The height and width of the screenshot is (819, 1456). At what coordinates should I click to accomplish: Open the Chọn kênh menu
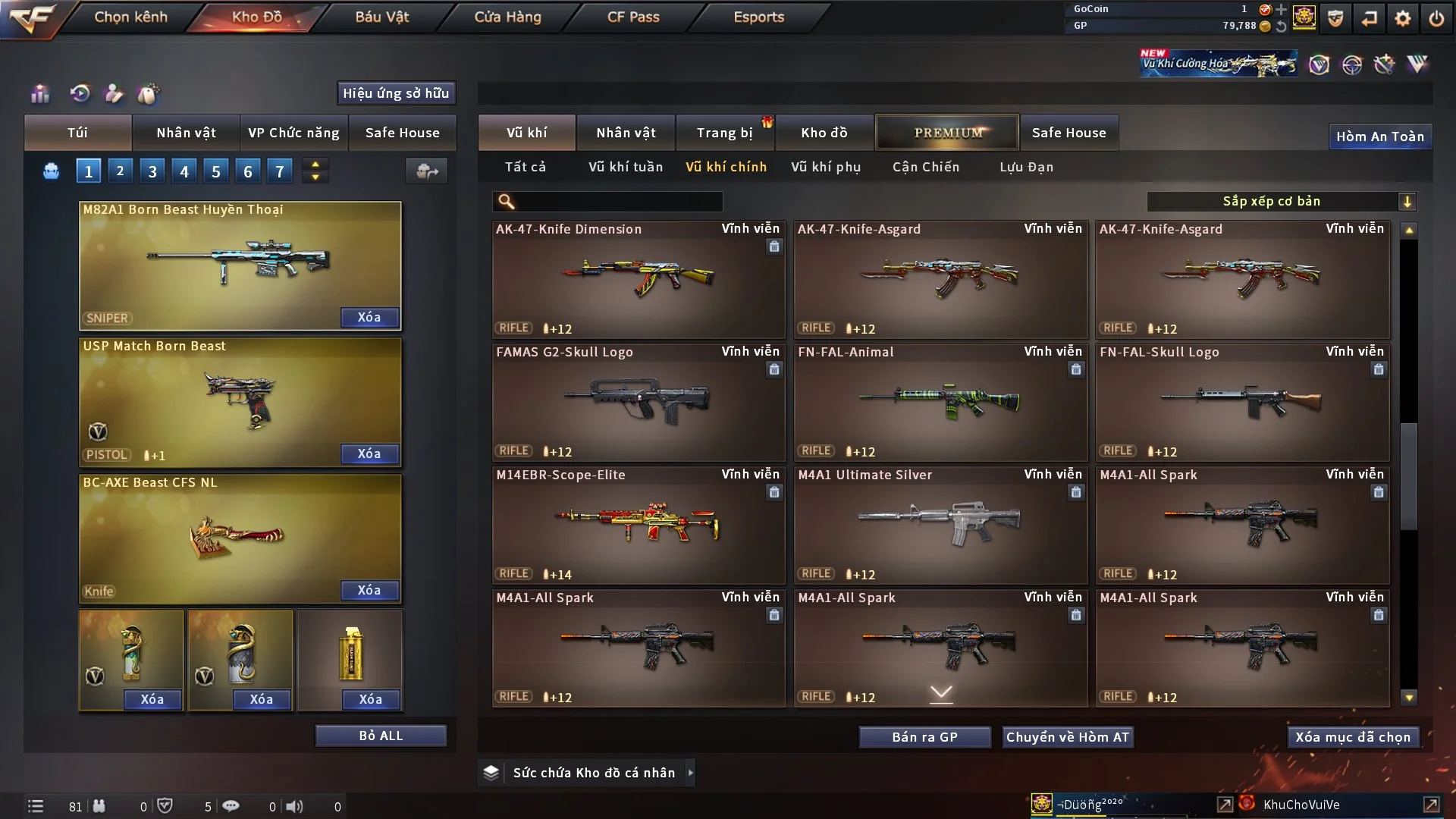coord(130,17)
